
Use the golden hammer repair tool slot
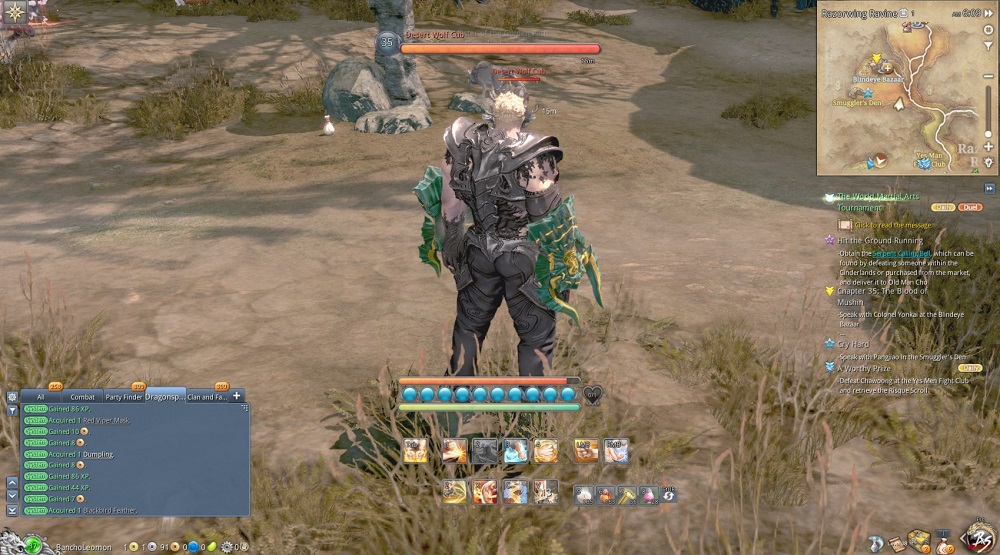point(627,494)
